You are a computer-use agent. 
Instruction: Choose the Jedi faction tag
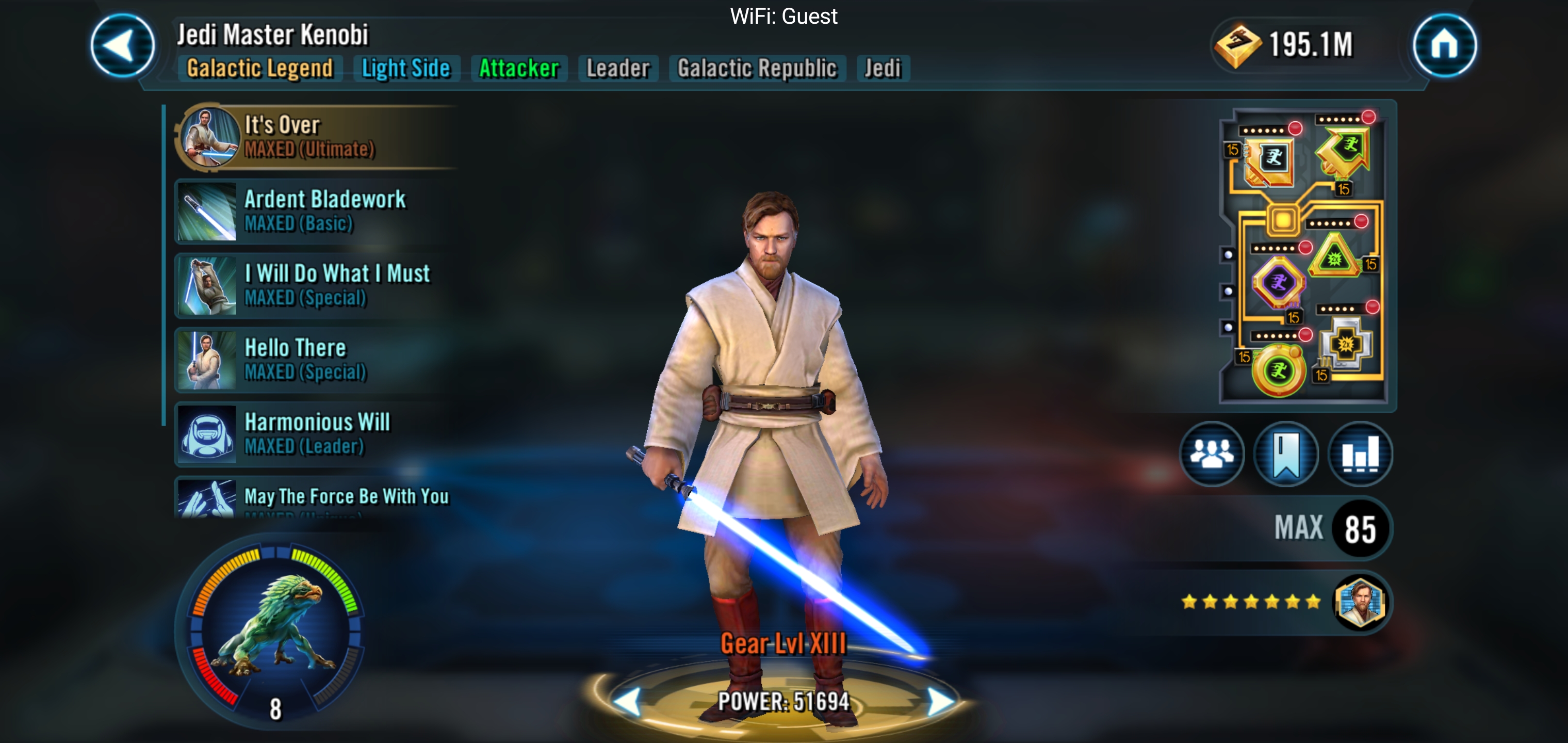point(883,68)
